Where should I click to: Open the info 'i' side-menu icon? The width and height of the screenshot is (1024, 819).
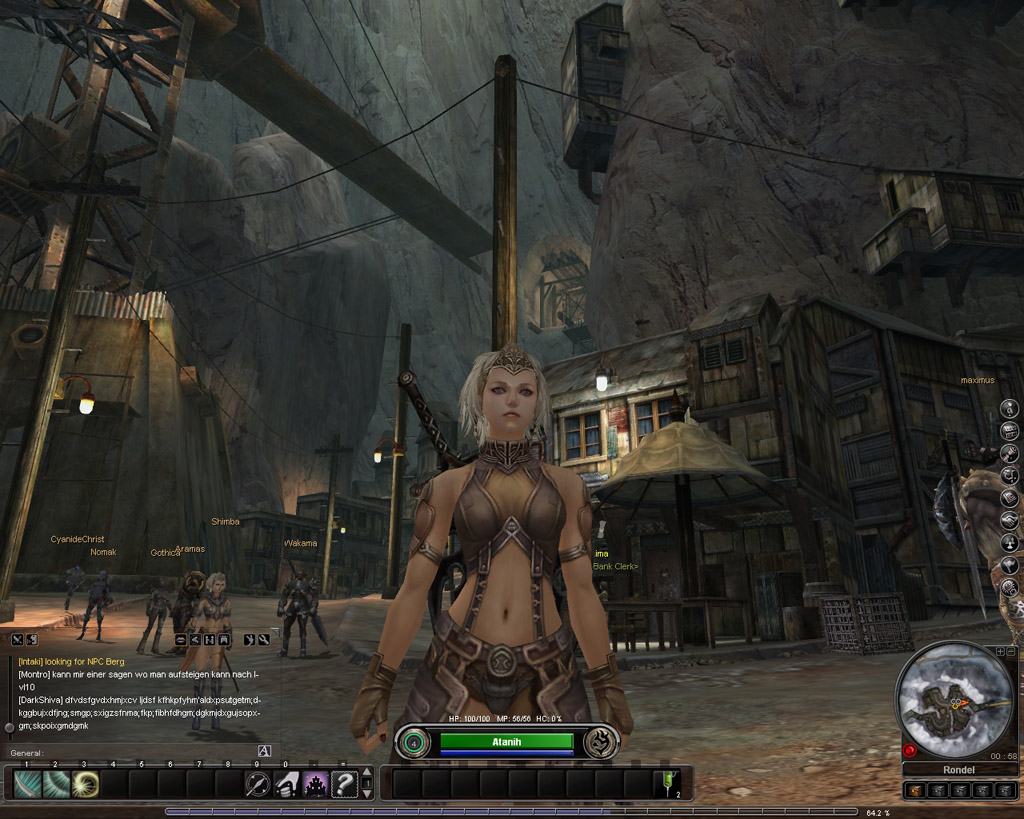pos(1010,408)
